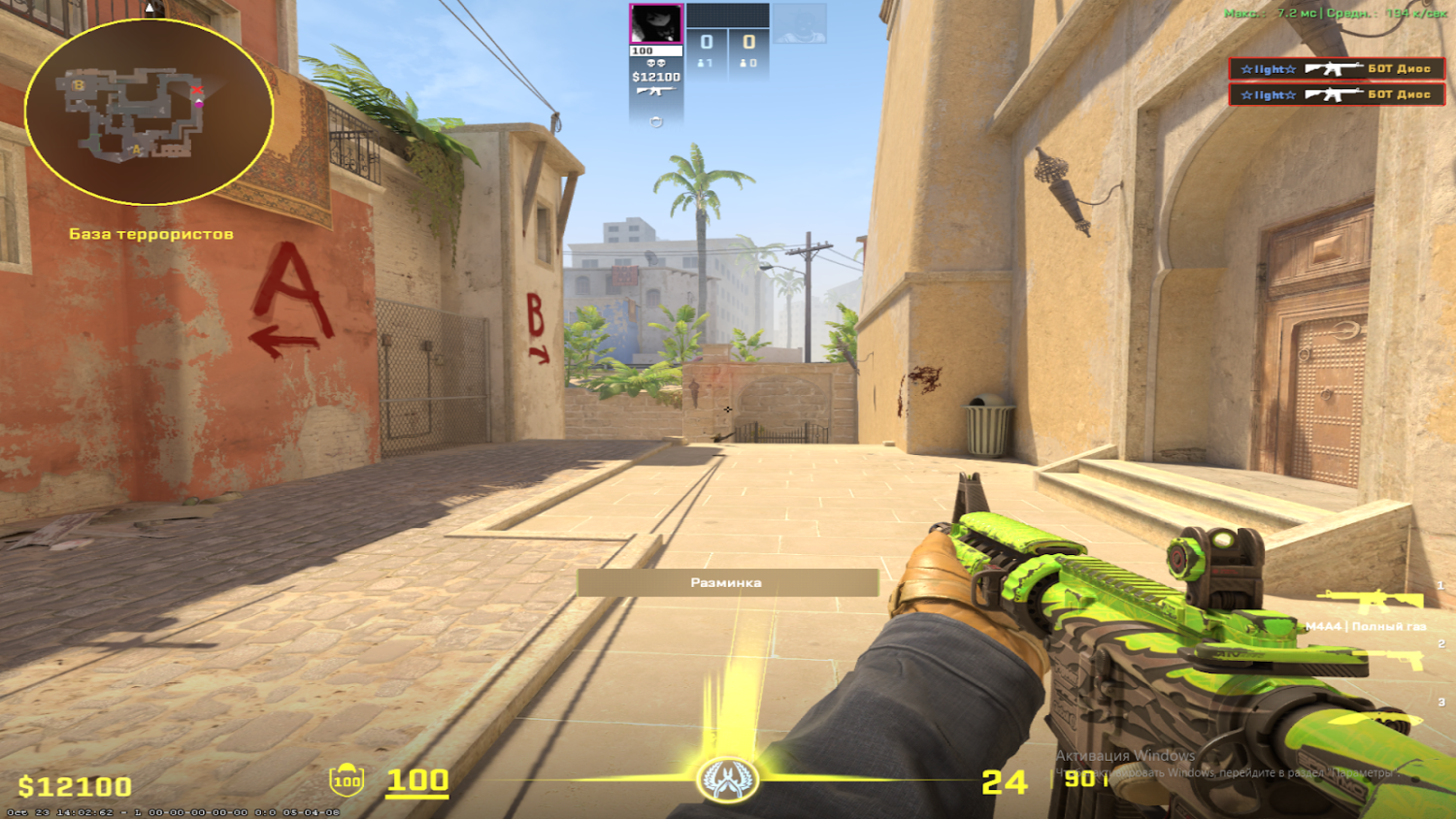Click the radar minimap in the top-left corner
The width and height of the screenshot is (1456, 819).
point(150,112)
